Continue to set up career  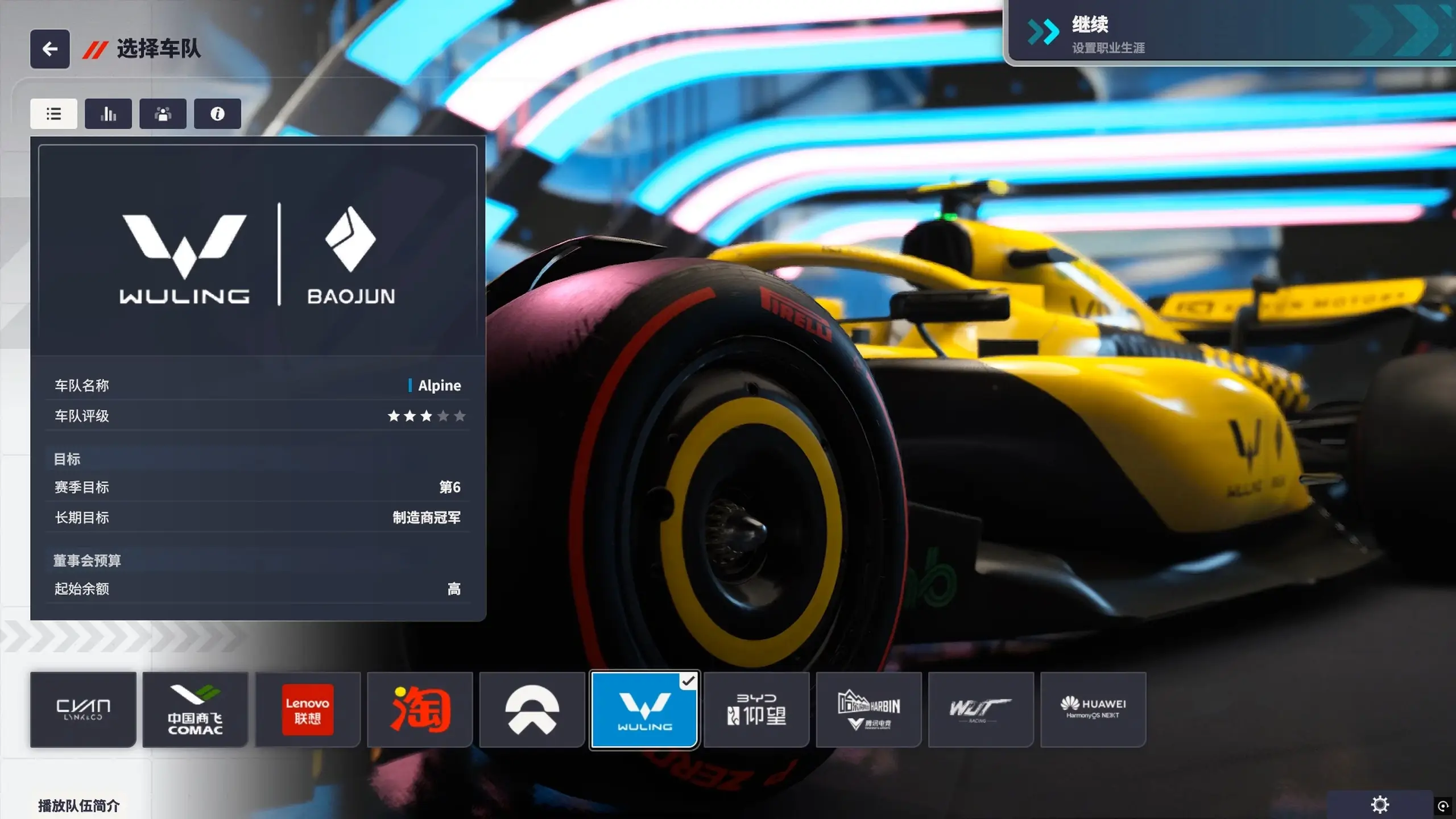tap(1228, 33)
